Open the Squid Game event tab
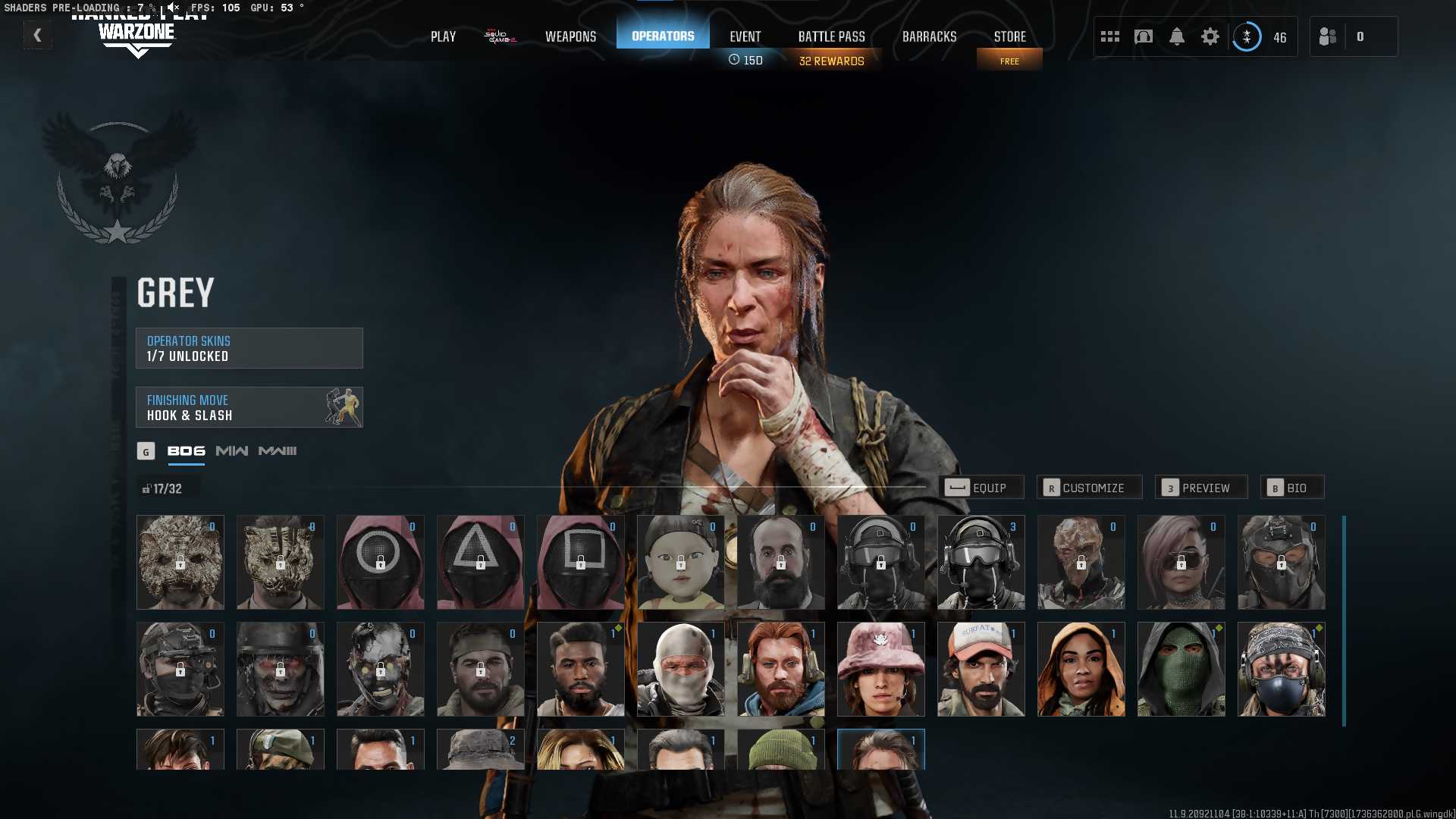 [x=500, y=36]
